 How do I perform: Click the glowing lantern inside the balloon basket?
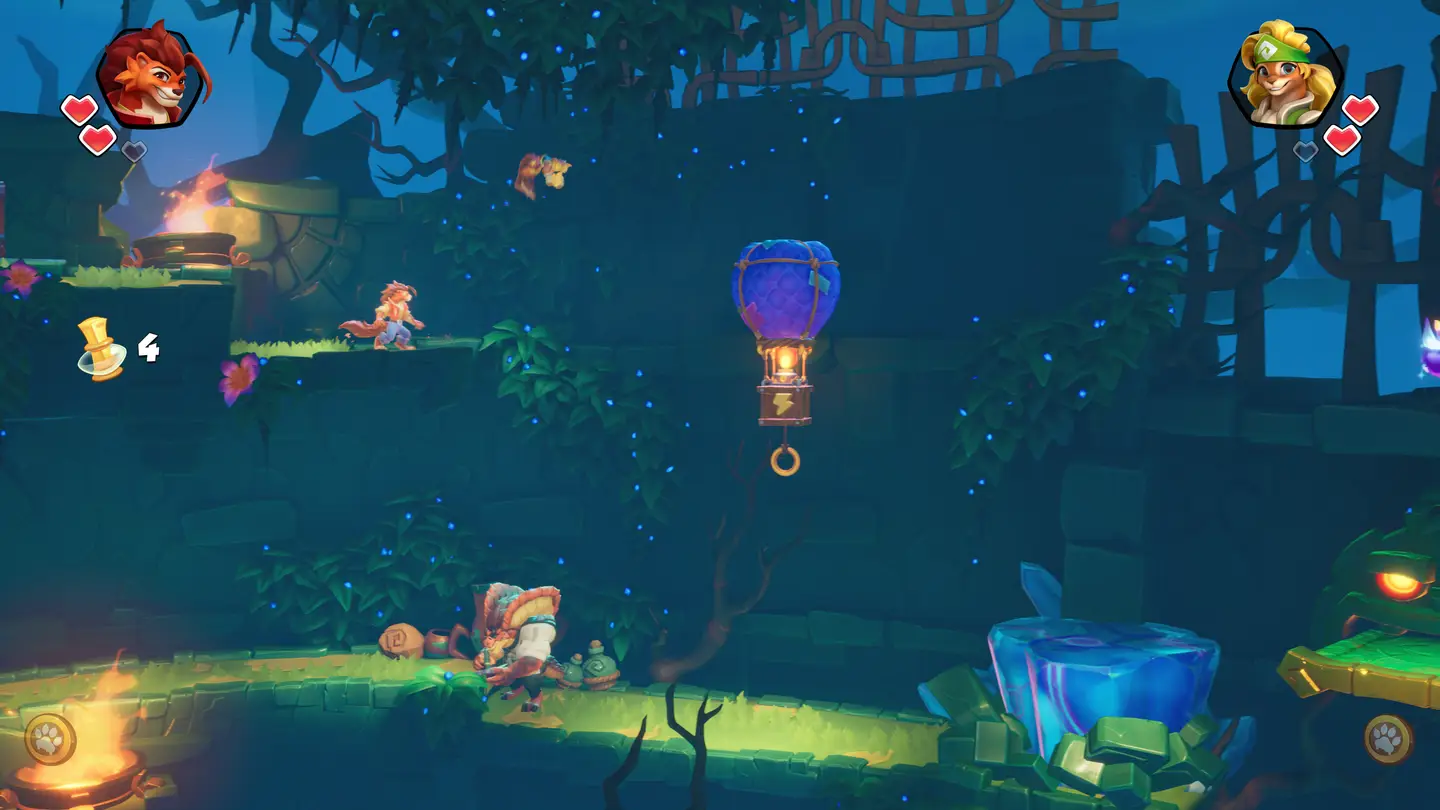pos(786,362)
